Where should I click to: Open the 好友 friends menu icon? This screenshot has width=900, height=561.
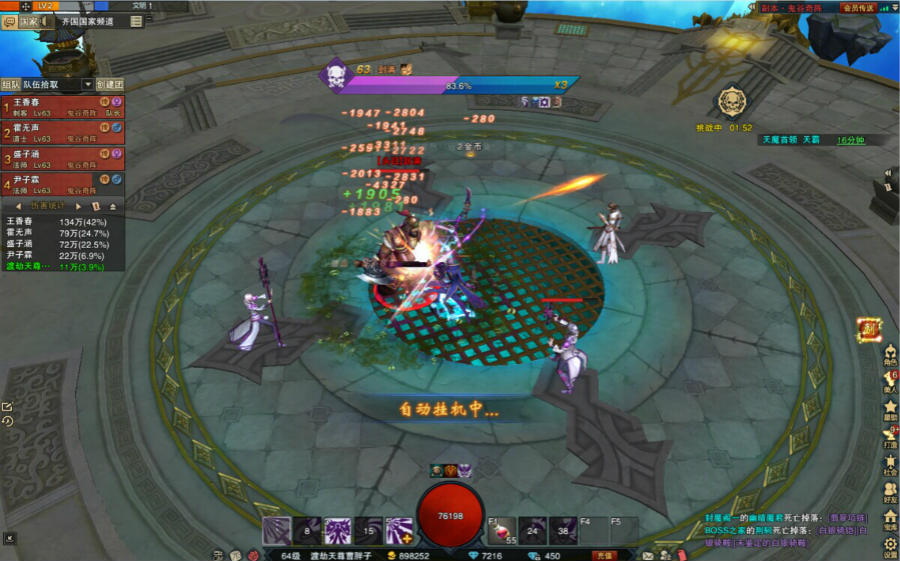(x=890, y=489)
